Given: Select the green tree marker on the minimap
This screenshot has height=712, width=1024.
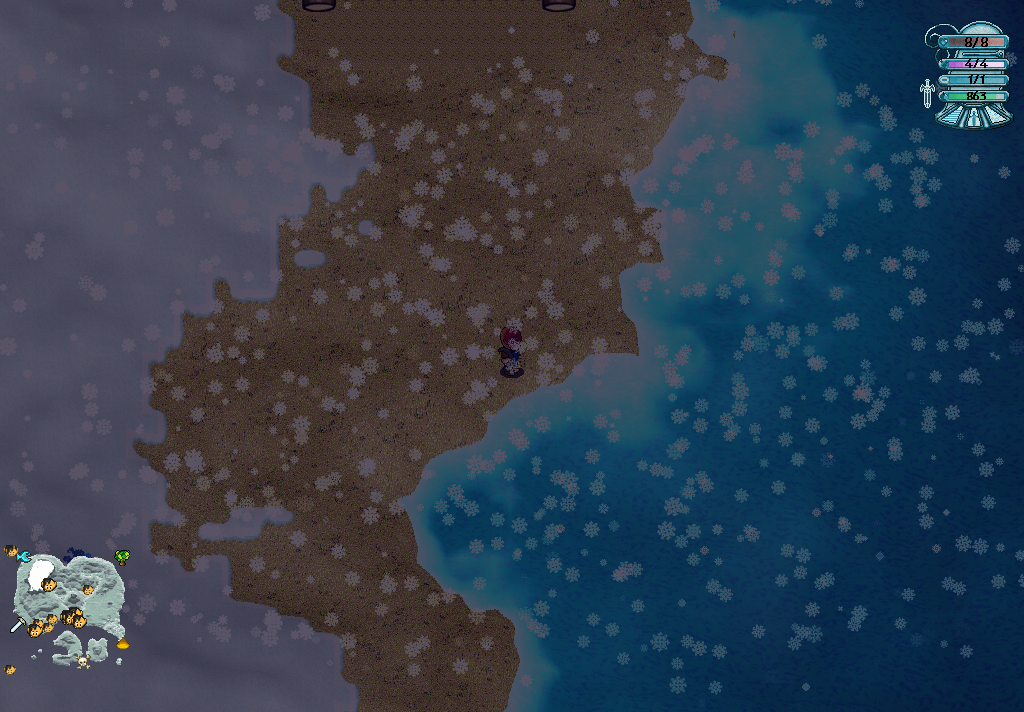Looking at the screenshot, I should pyautogui.click(x=122, y=557).
